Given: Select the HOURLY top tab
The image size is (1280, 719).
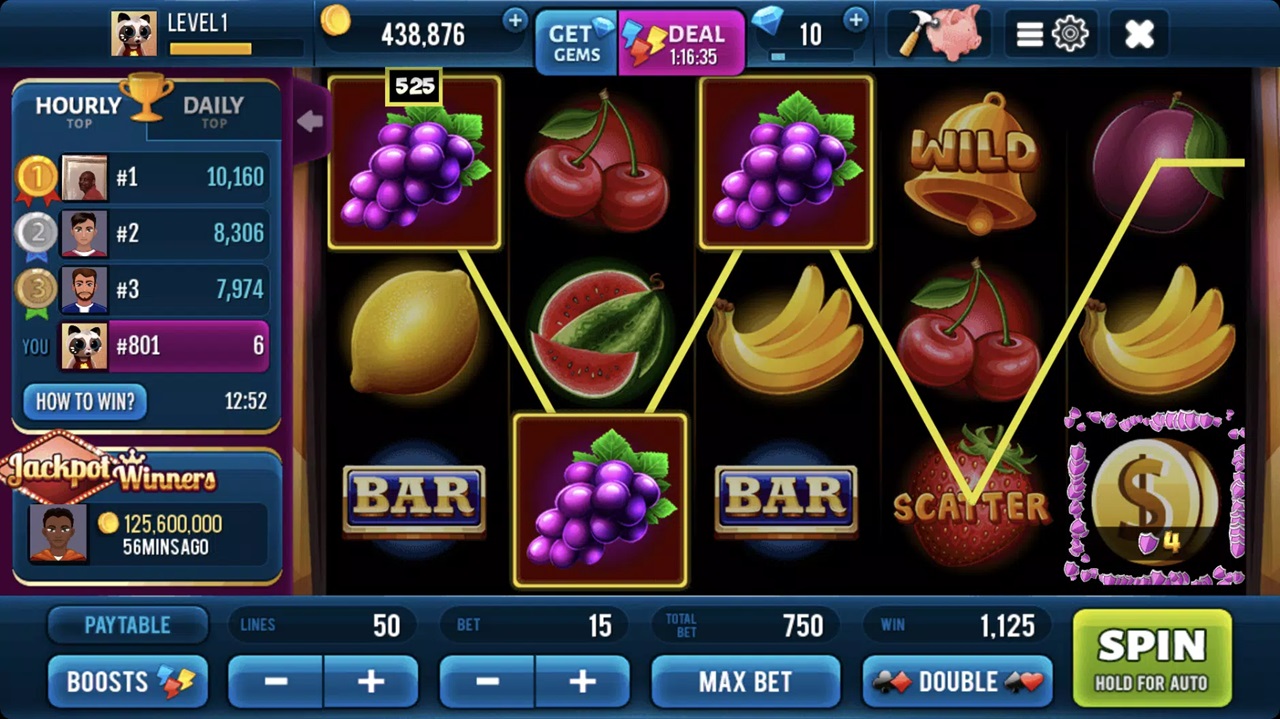Looking at the screenshot, I should tap(78, 110).
